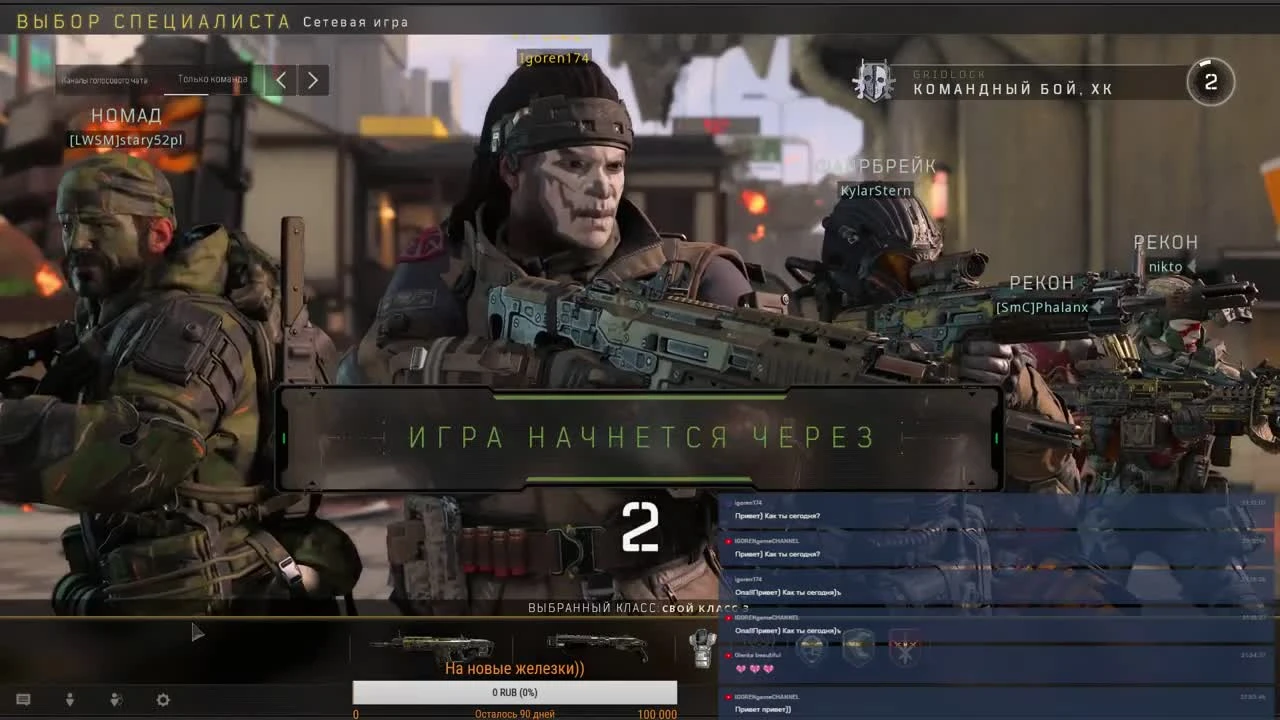Click the donation goal progress bar showing 0 RUB
The width and height of the screenshot is (1280, 720).
coord(515,692)
